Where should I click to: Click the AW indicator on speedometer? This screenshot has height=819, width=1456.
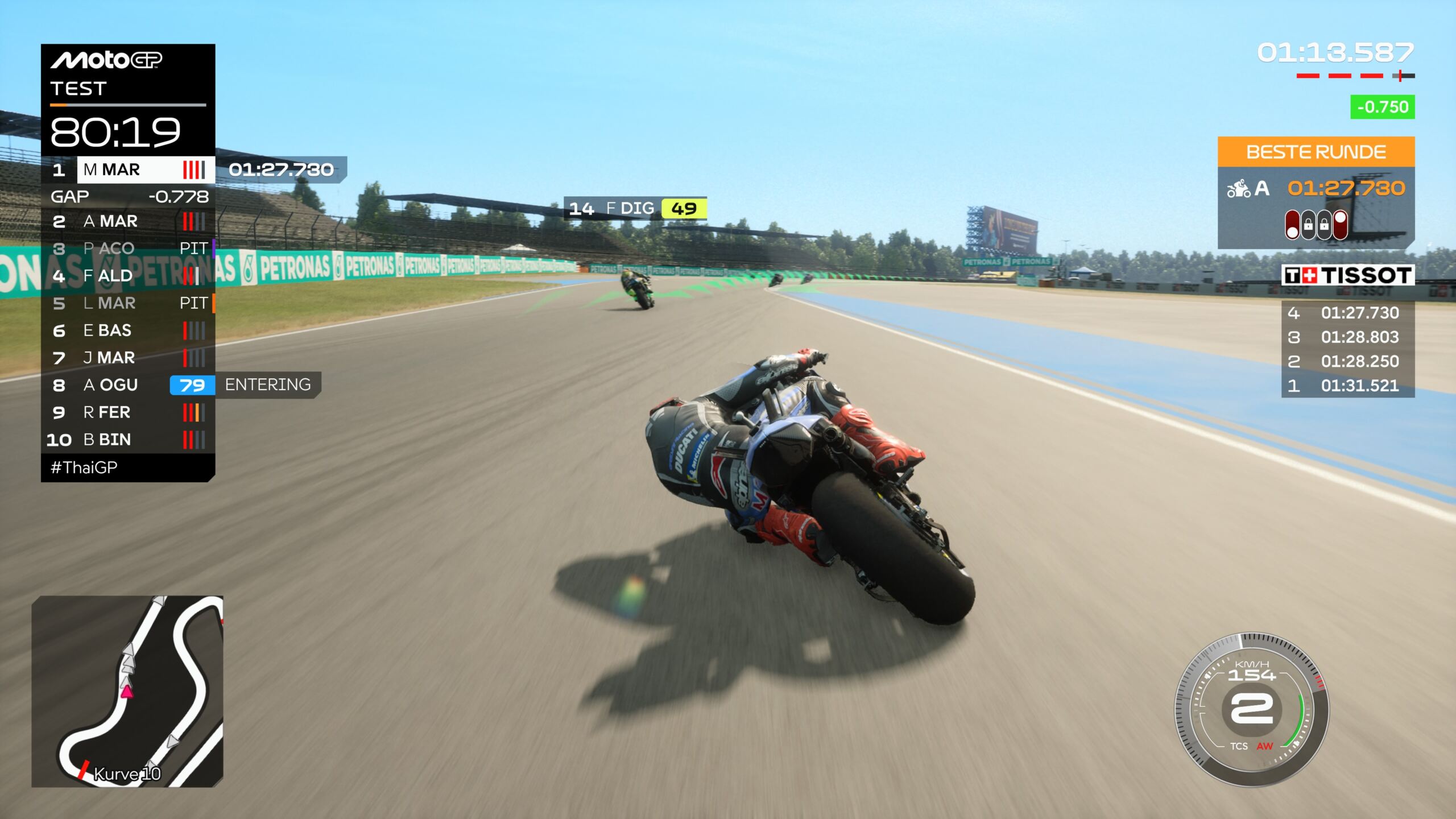pyautogui.click(x=1264, y=746)
